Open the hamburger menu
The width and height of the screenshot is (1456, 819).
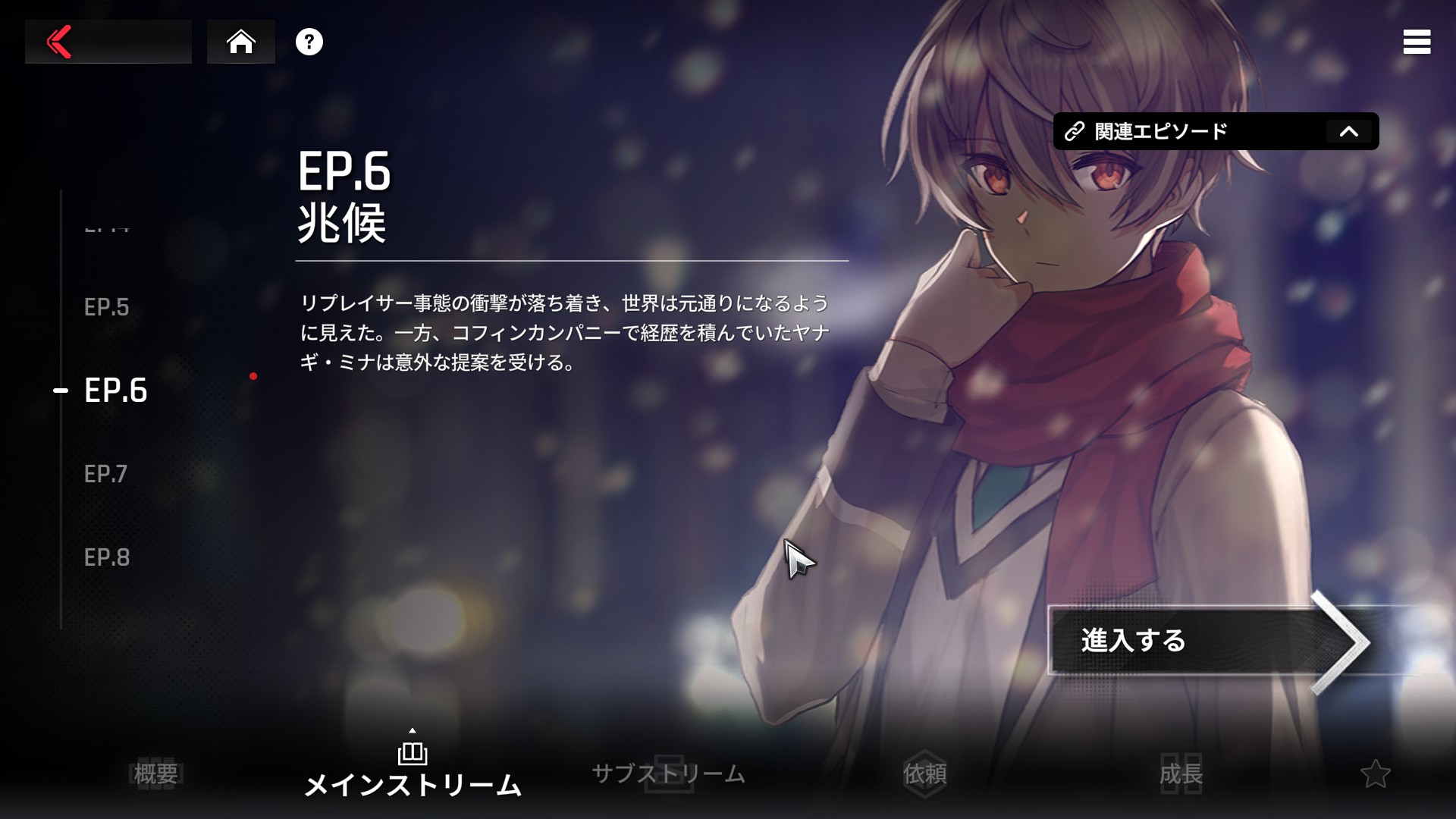(1417, 42)
